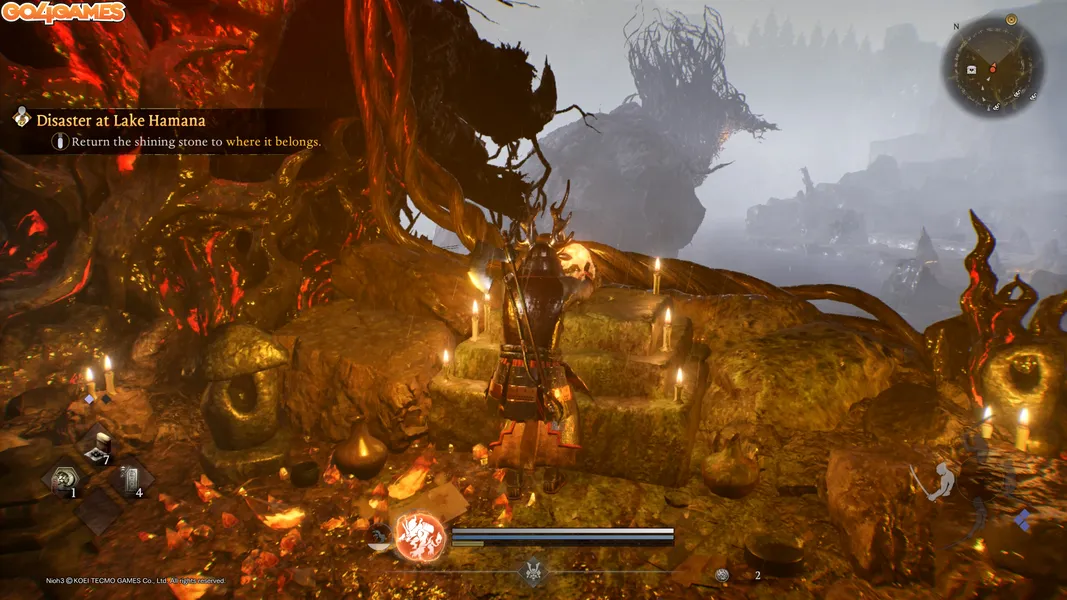Select the round coin icon beside the 2

(x=722, y=575)
